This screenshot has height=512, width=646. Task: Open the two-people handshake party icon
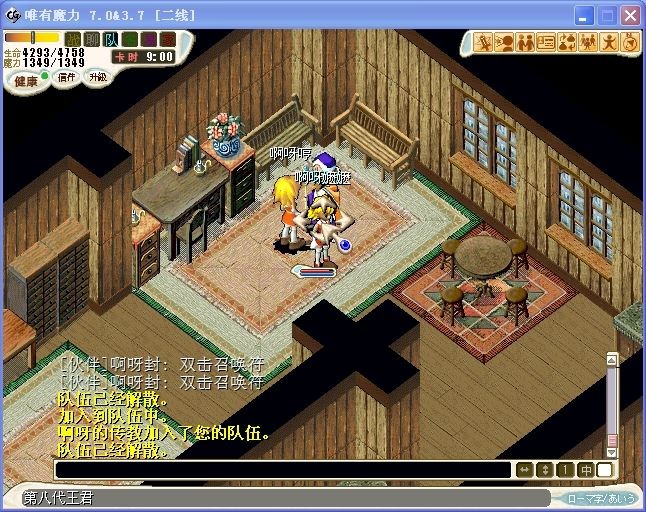tap(525, 42)
